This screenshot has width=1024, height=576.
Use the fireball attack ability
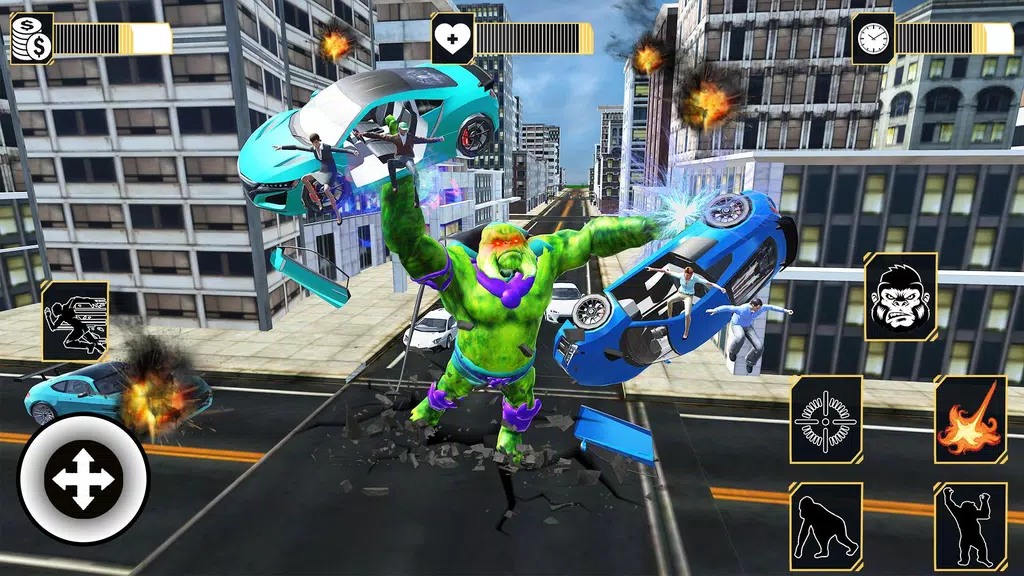[970, 420]
